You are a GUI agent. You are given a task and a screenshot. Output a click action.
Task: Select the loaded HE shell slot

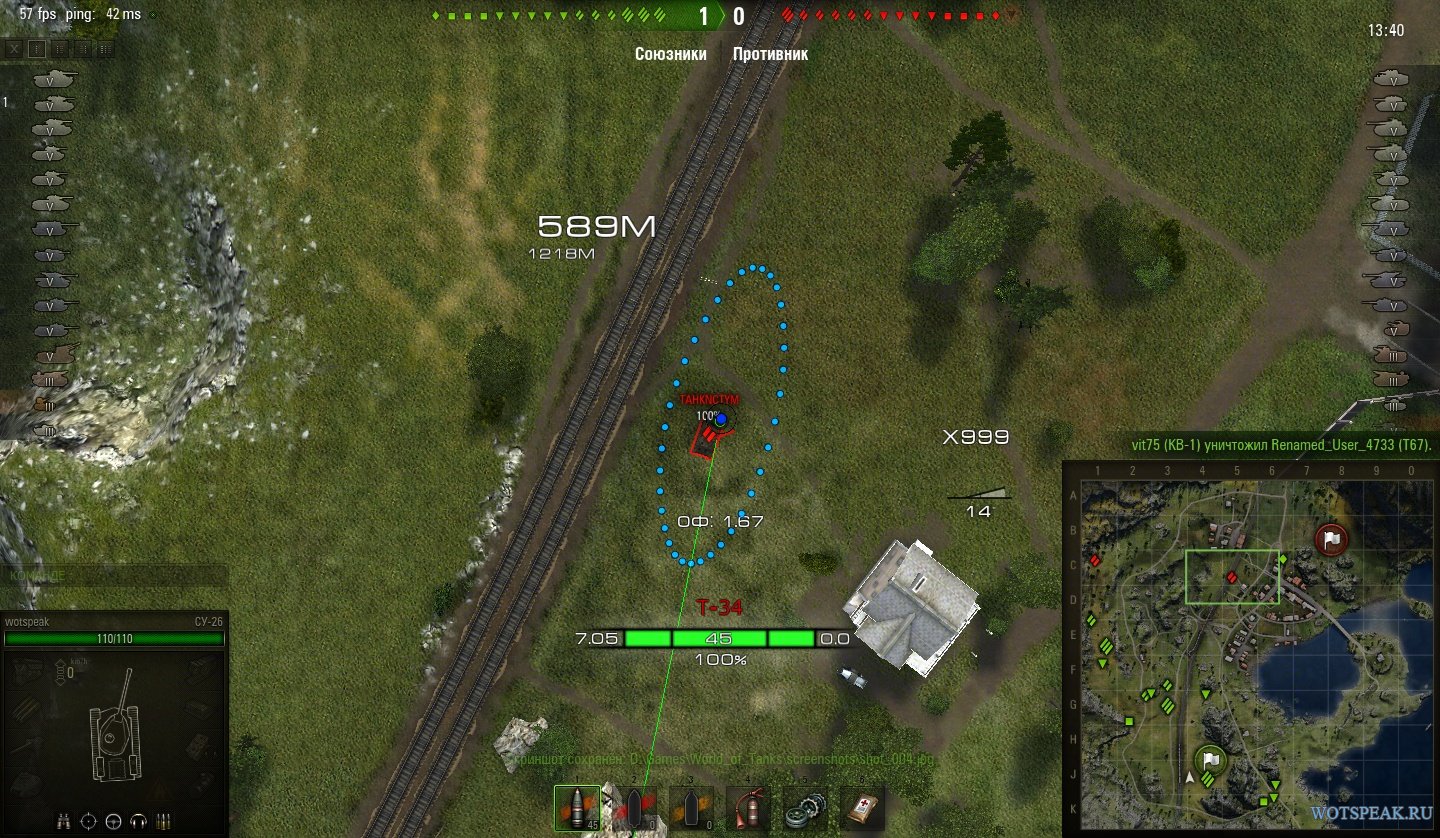577,808
